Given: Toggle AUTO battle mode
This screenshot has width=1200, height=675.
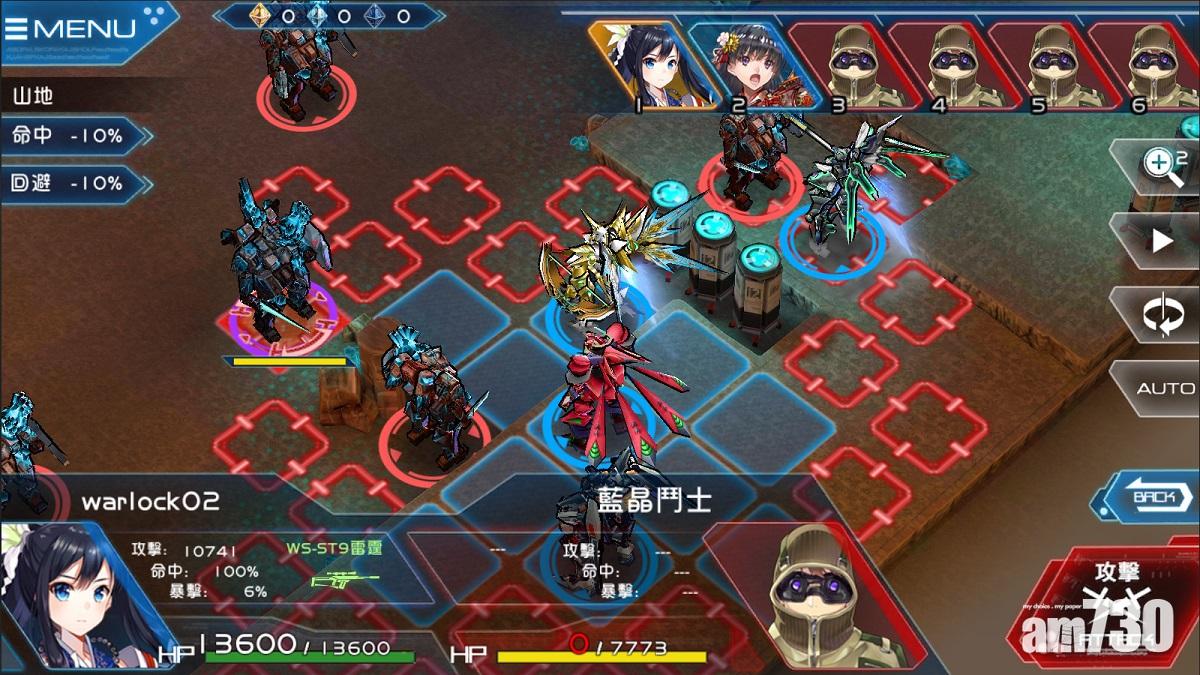Looking at the screenshot, I should [x=1165, y=388].
